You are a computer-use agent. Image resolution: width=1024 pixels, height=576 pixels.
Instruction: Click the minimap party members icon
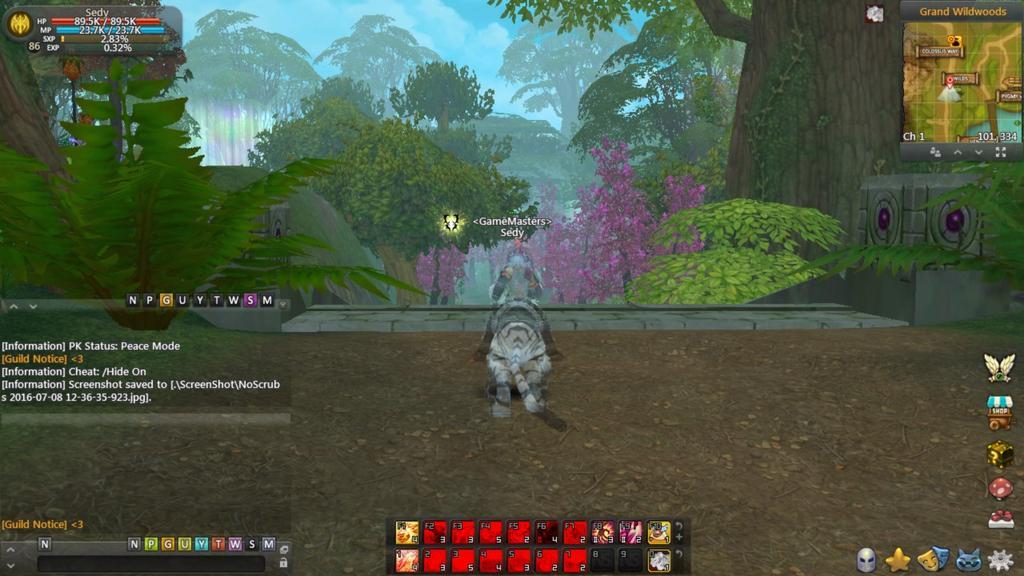pyautogui.click(x=936, y=152)
